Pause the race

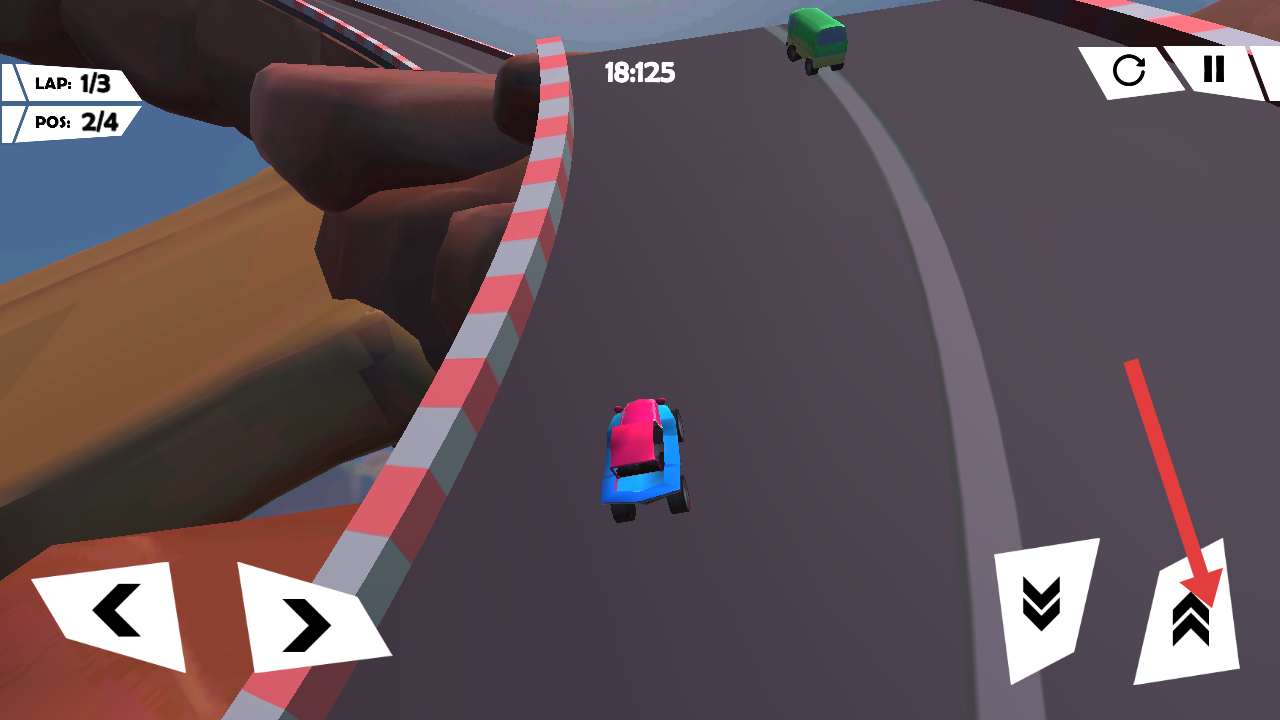tap(1214, 69)
